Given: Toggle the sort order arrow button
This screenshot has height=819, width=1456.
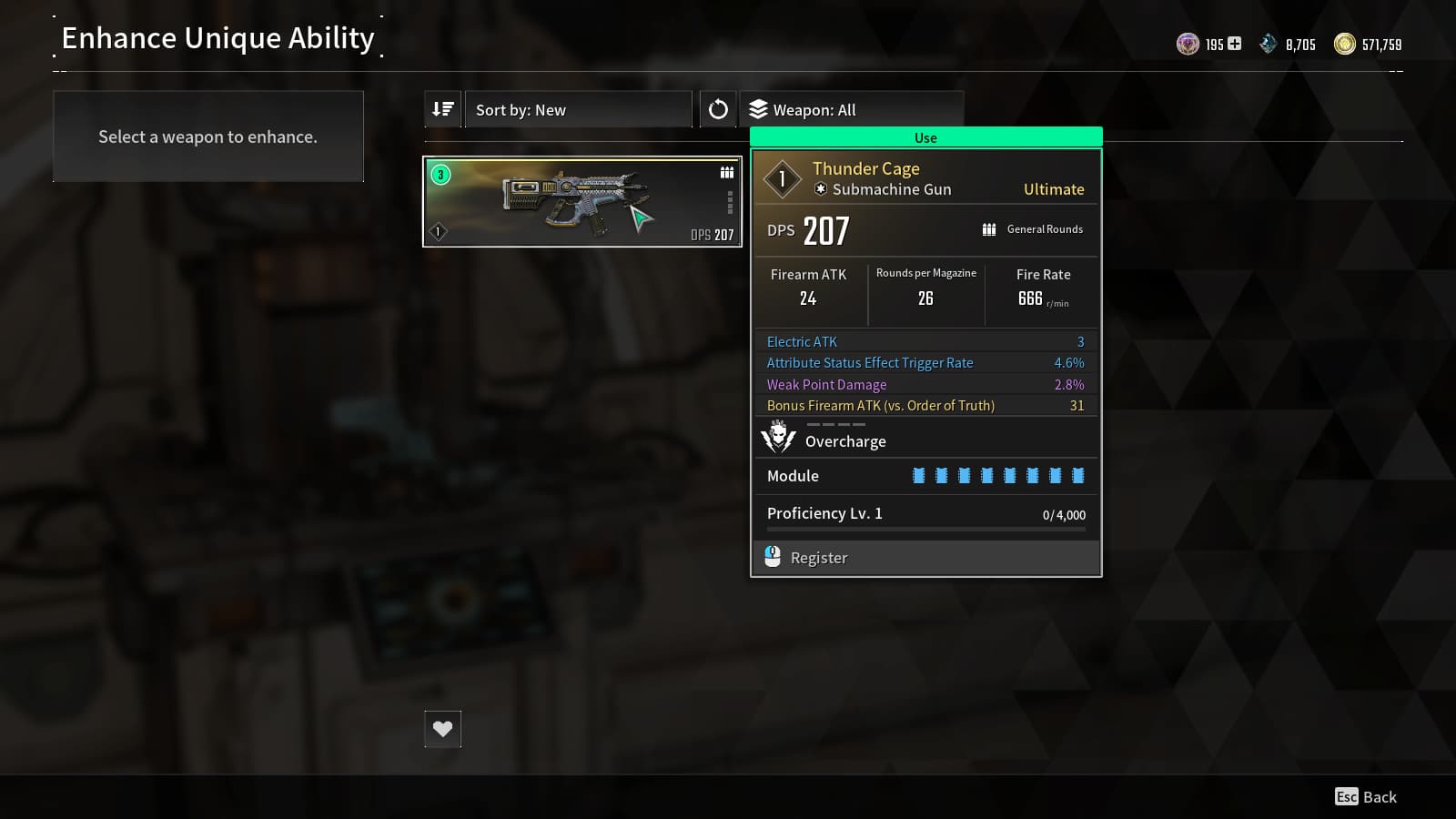Looking at the screenshot, I should 443,109.
